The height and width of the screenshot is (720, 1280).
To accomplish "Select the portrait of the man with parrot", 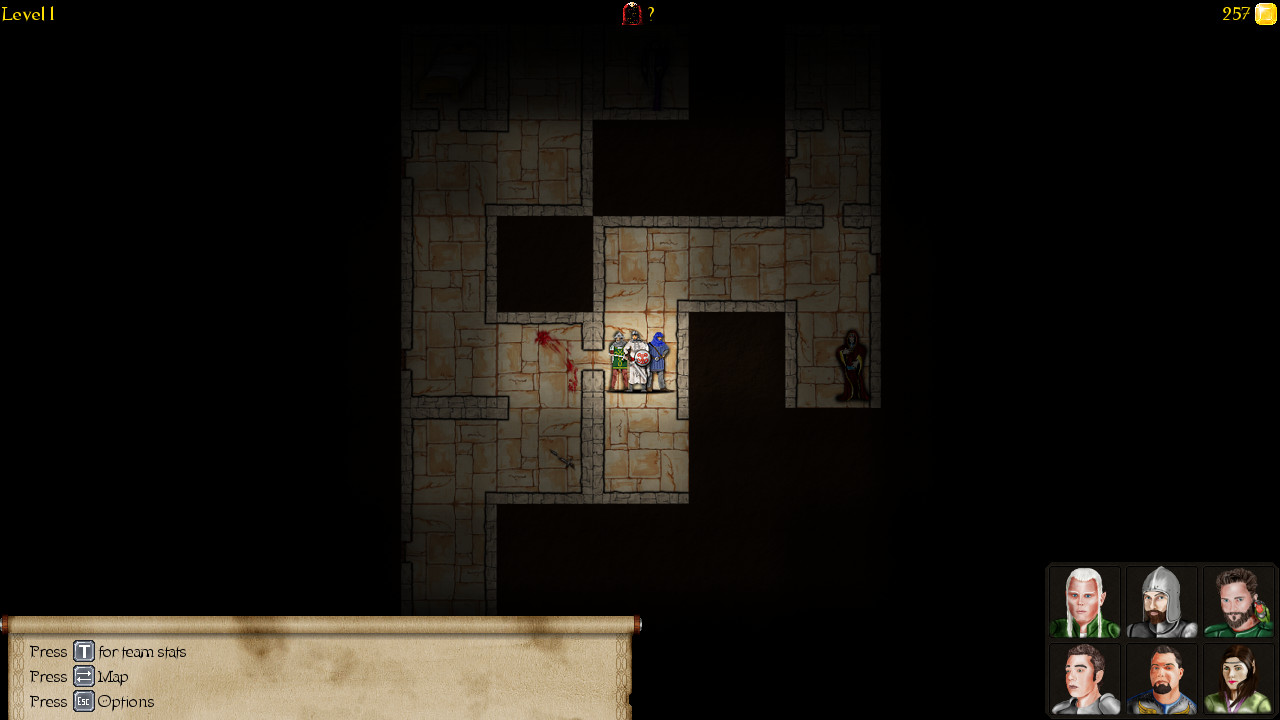I will (1238, 601).
